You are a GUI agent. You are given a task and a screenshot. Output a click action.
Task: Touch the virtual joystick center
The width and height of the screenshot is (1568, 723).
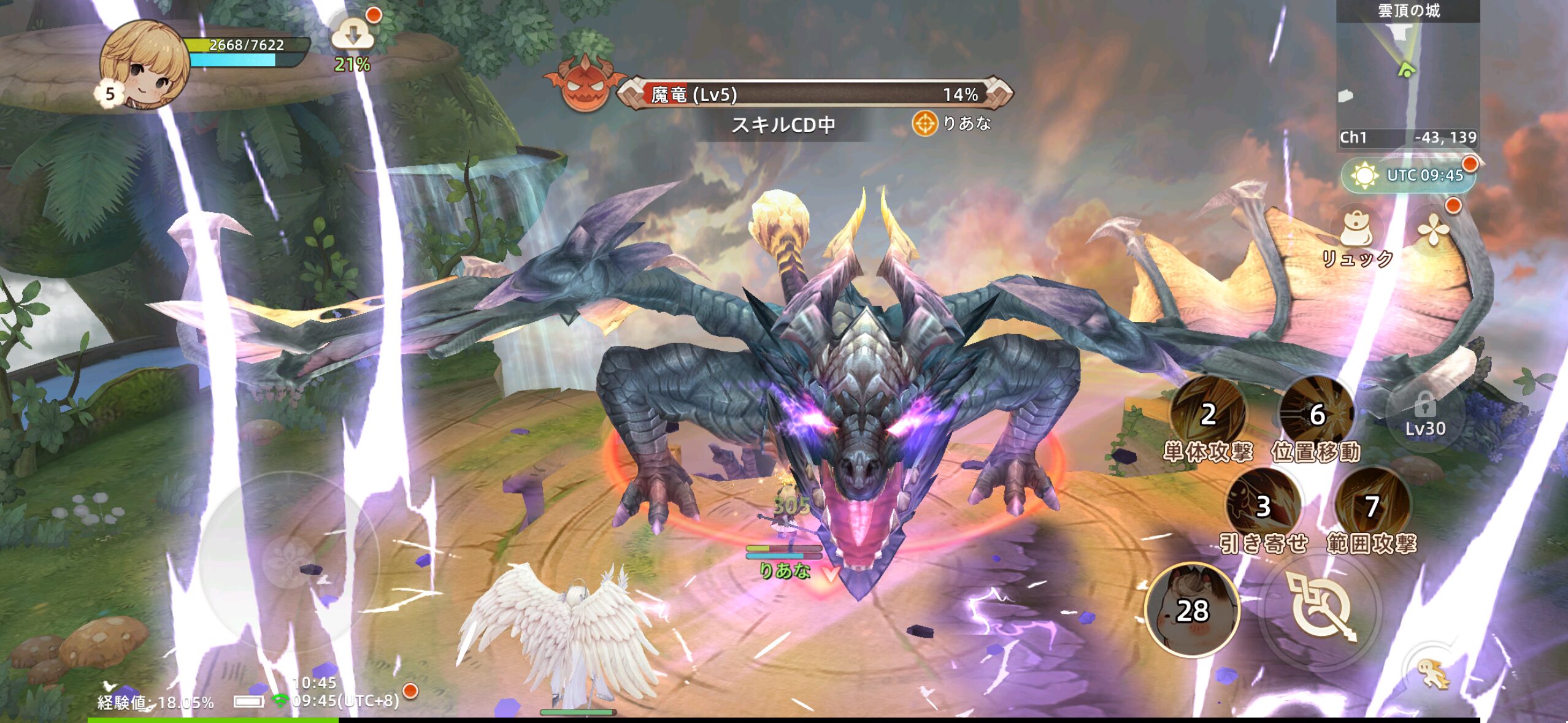tap(289, 562)
